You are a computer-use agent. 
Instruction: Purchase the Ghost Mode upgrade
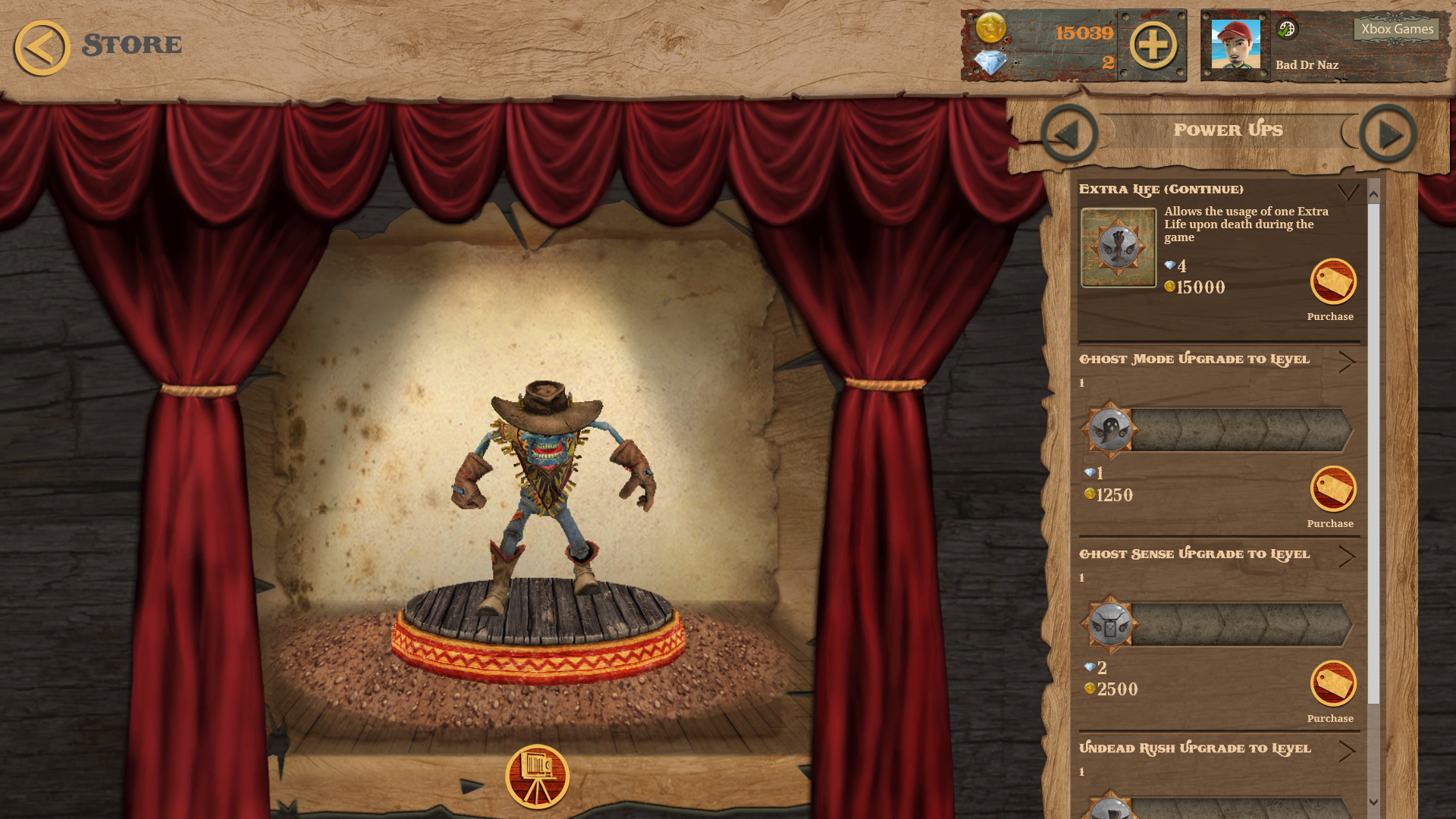(x=1332, y=489)
